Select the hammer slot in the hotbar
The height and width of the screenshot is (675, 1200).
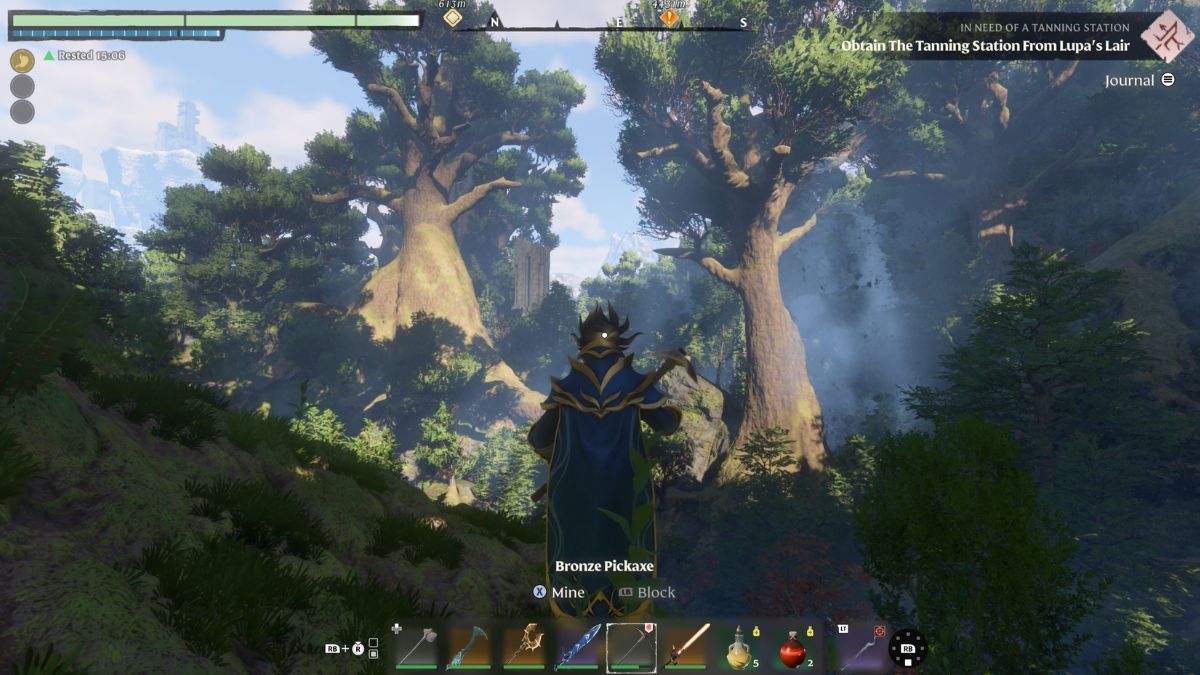tap(416, 645)
